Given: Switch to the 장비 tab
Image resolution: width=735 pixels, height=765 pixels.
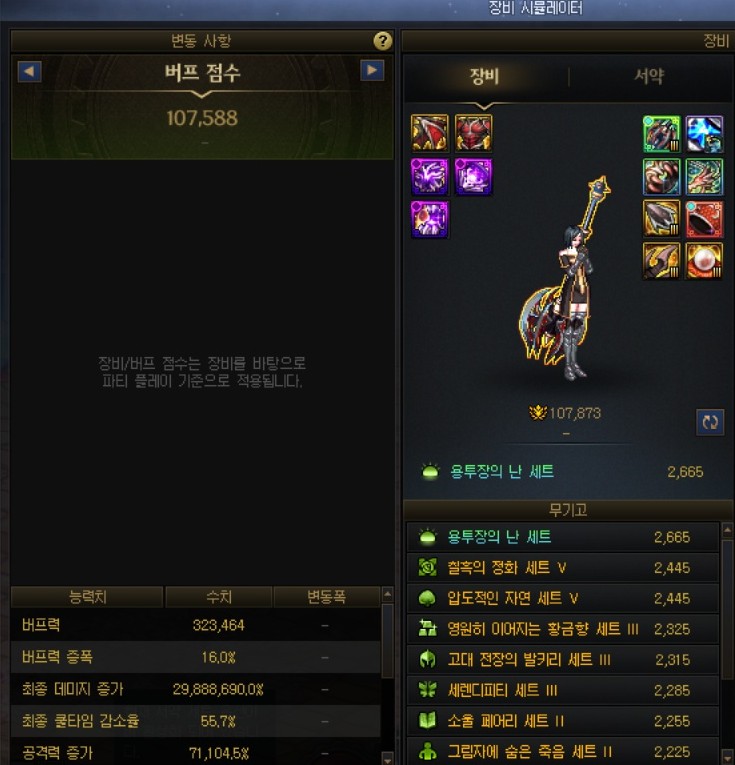Looking at the screenshot, I should pyautogui.click(x=484, y=77).
